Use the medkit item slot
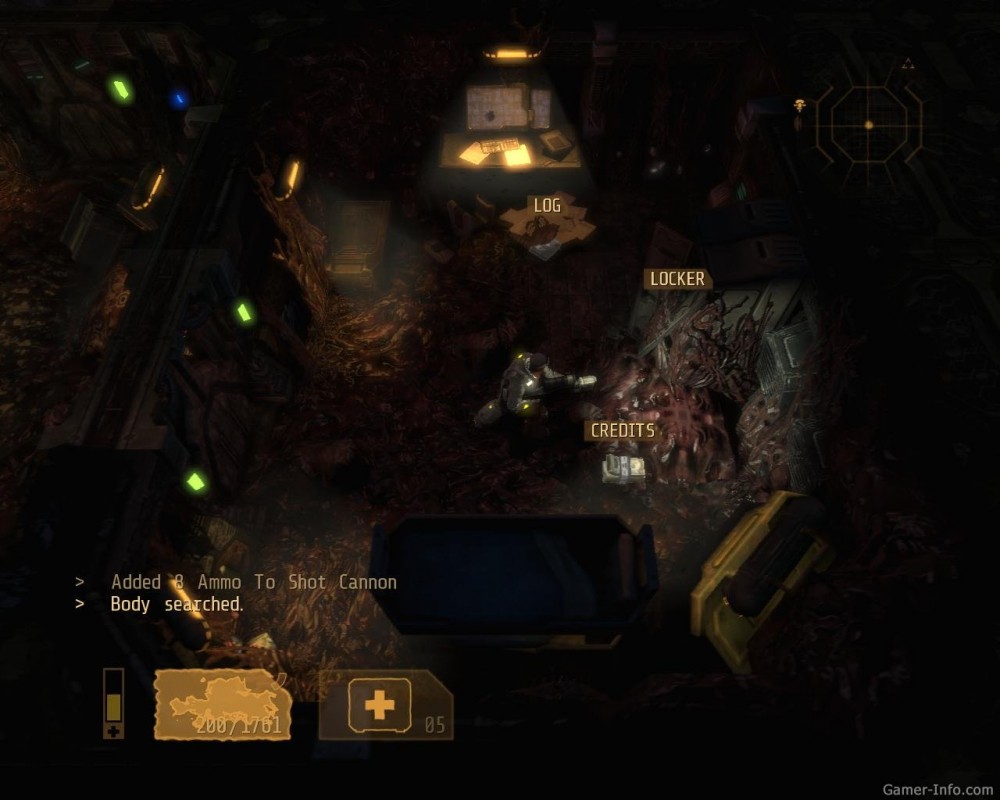1000x800 pixels. pos(385,705)
